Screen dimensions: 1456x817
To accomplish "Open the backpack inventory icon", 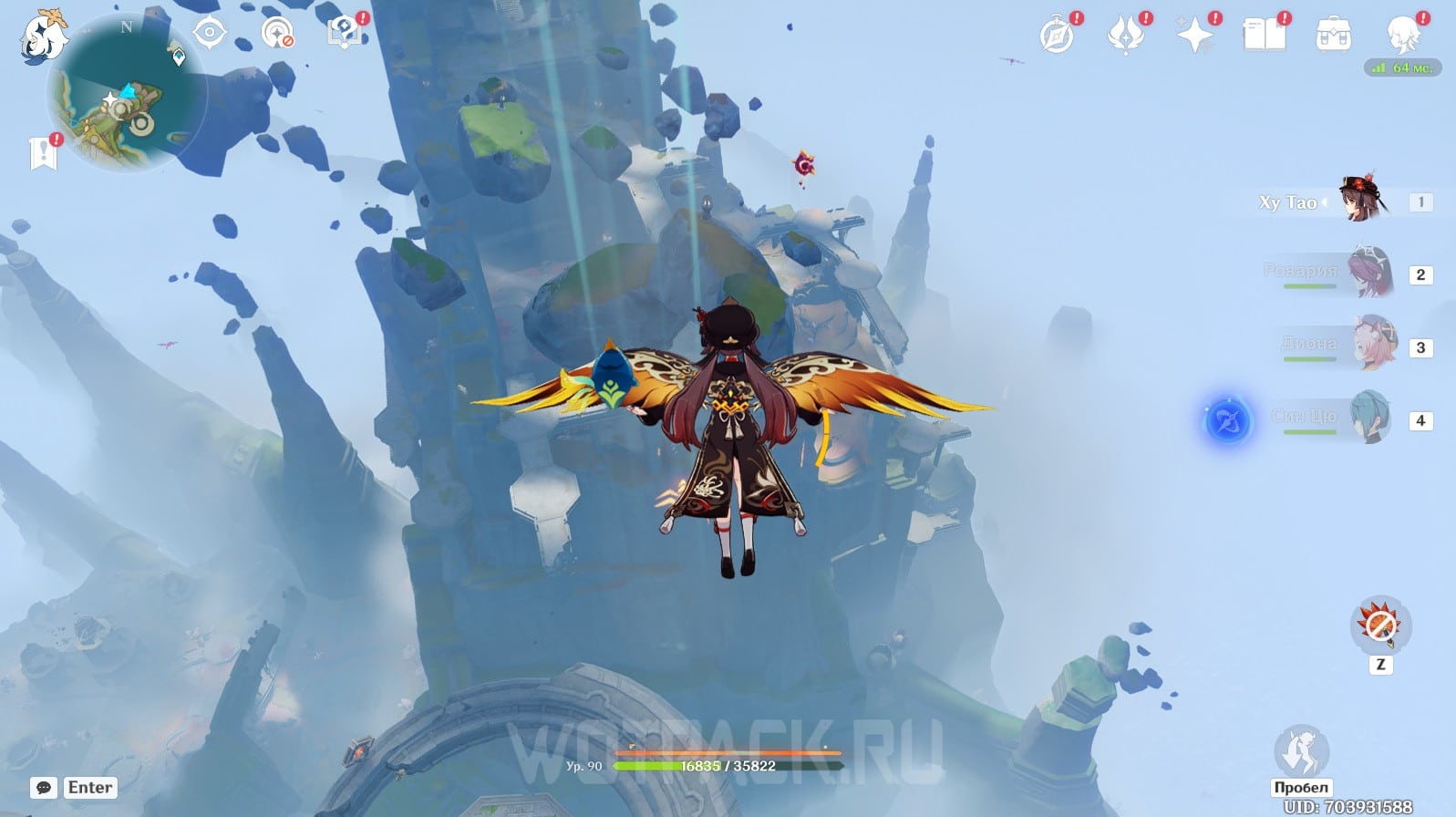I will (x=1333, y=36).
